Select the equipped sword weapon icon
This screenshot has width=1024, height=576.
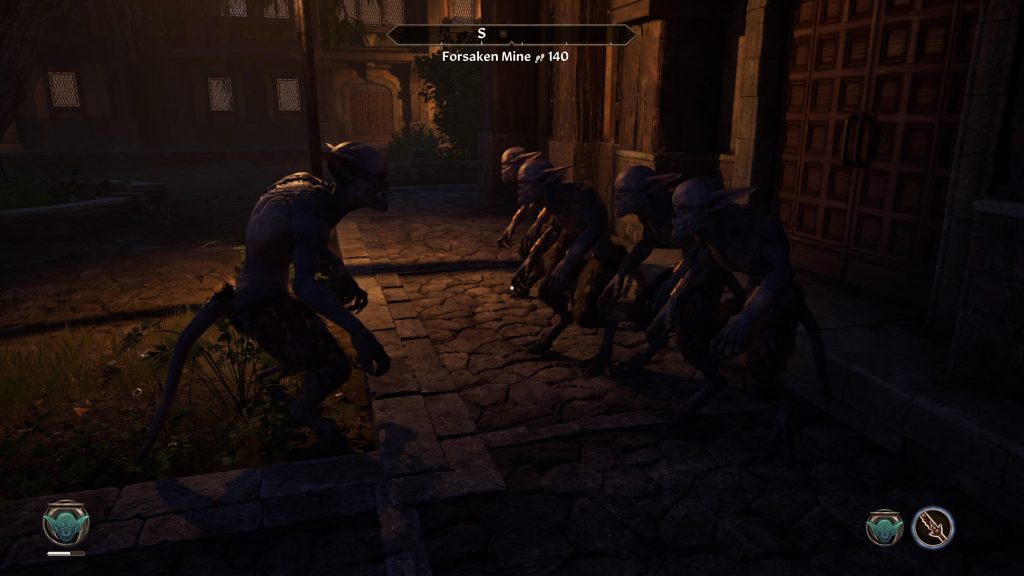933,527
